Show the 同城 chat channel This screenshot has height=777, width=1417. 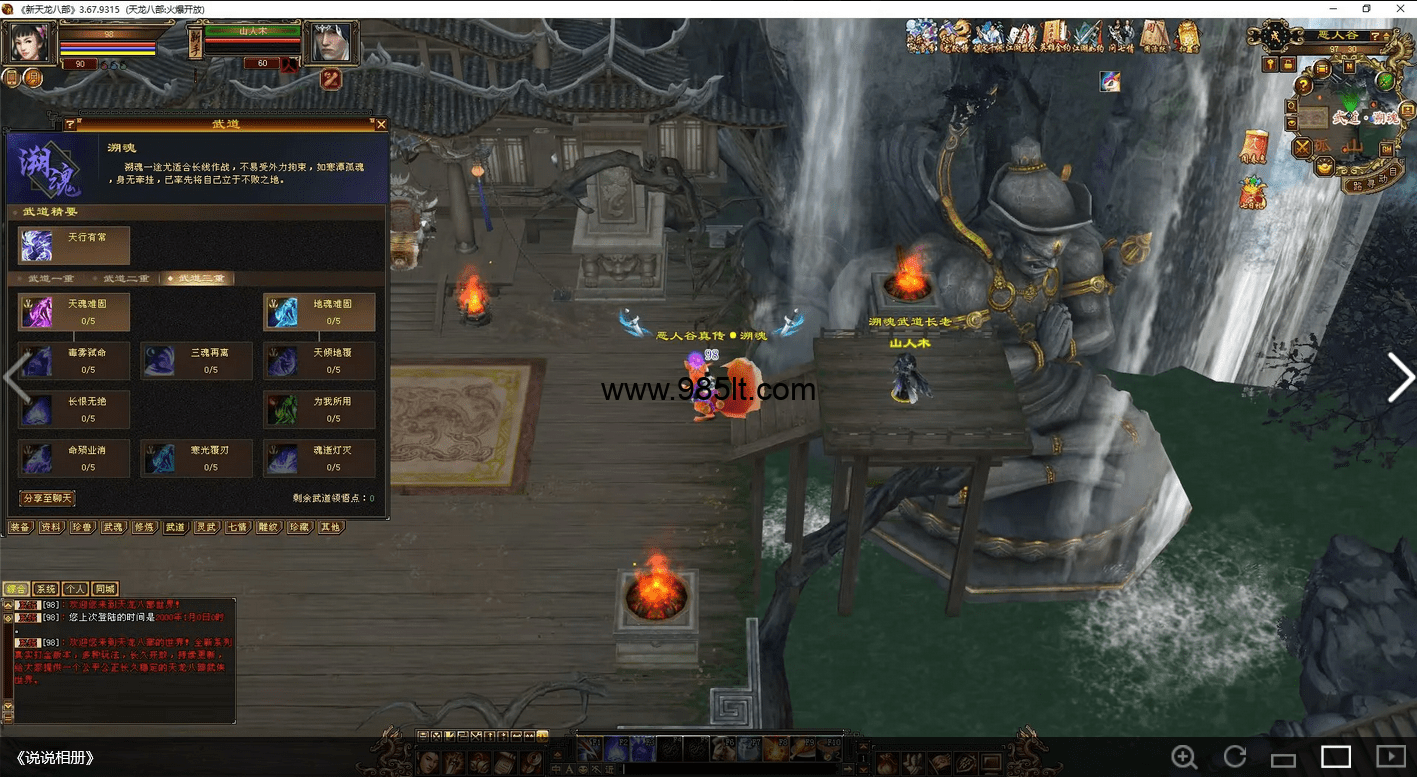click(x=105, y=589)
